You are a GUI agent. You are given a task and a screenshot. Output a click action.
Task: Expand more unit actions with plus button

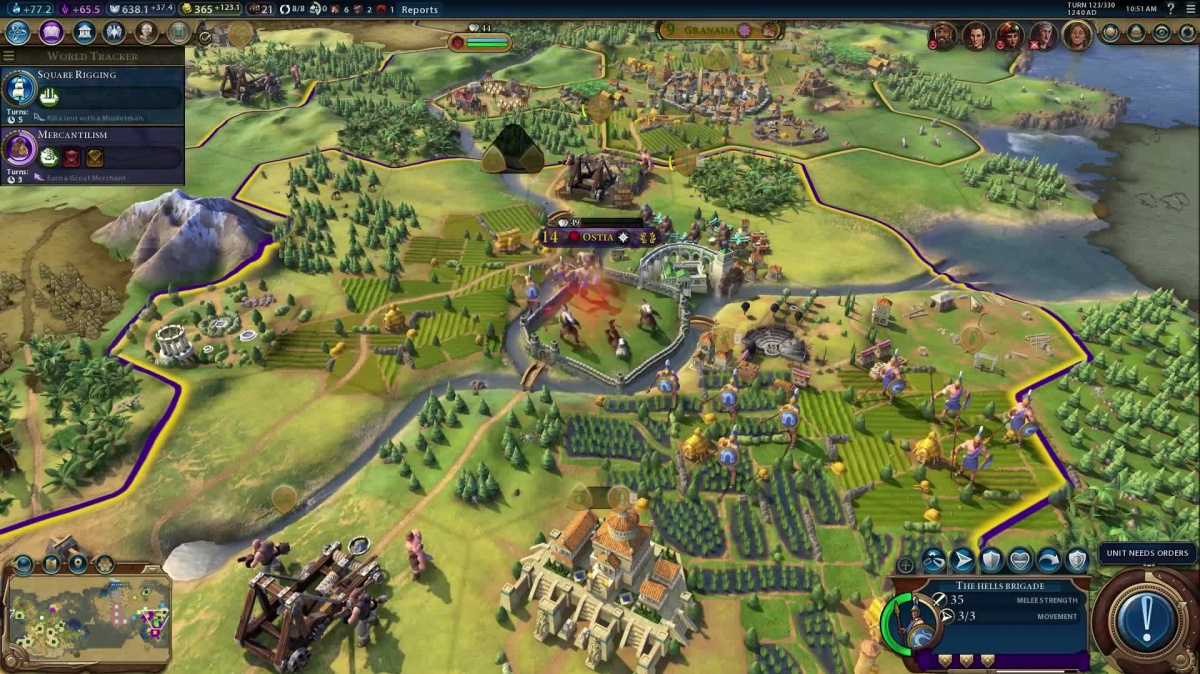[906, 565]
